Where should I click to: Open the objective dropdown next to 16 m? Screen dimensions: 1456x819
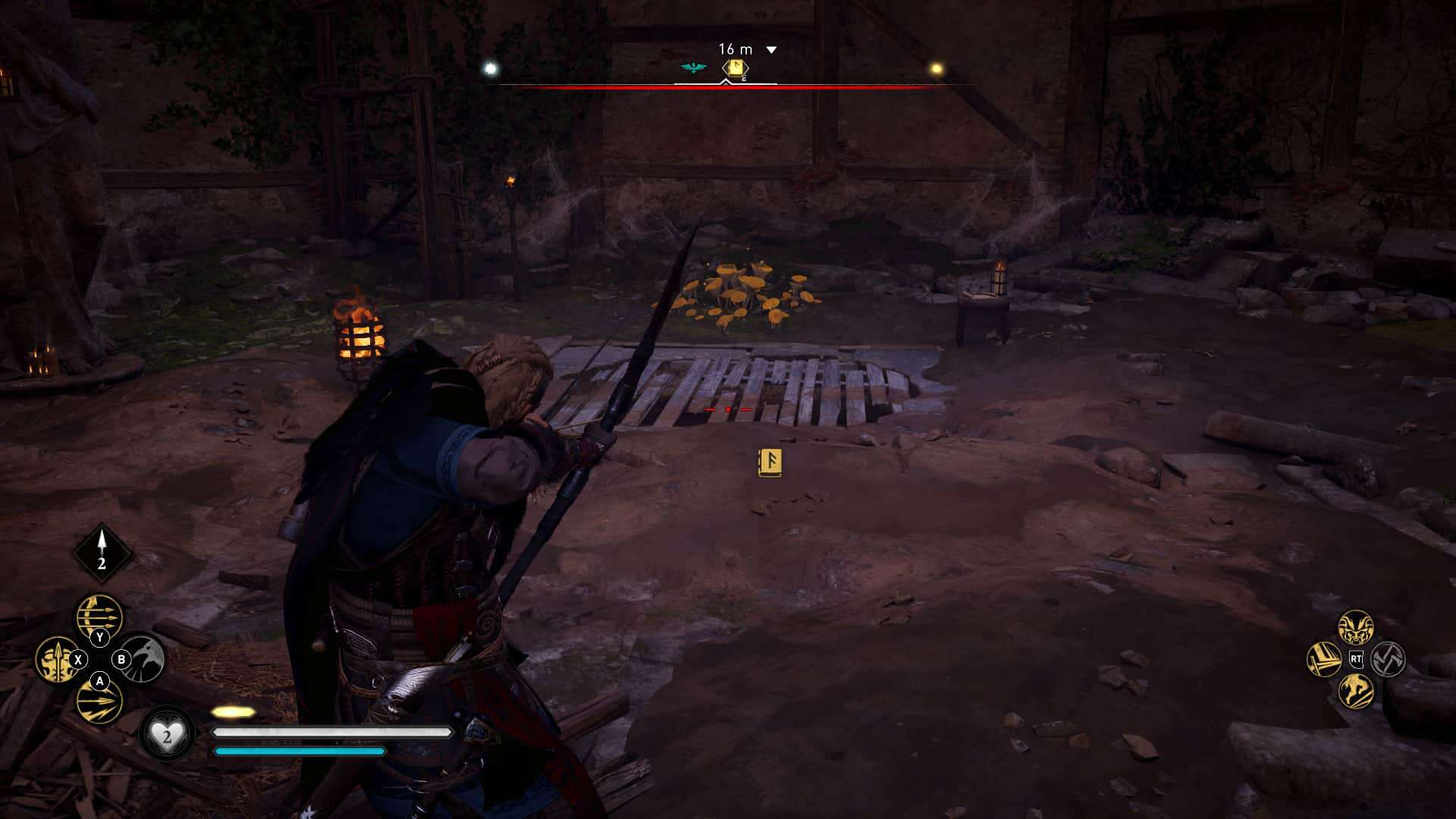(772, 48)
